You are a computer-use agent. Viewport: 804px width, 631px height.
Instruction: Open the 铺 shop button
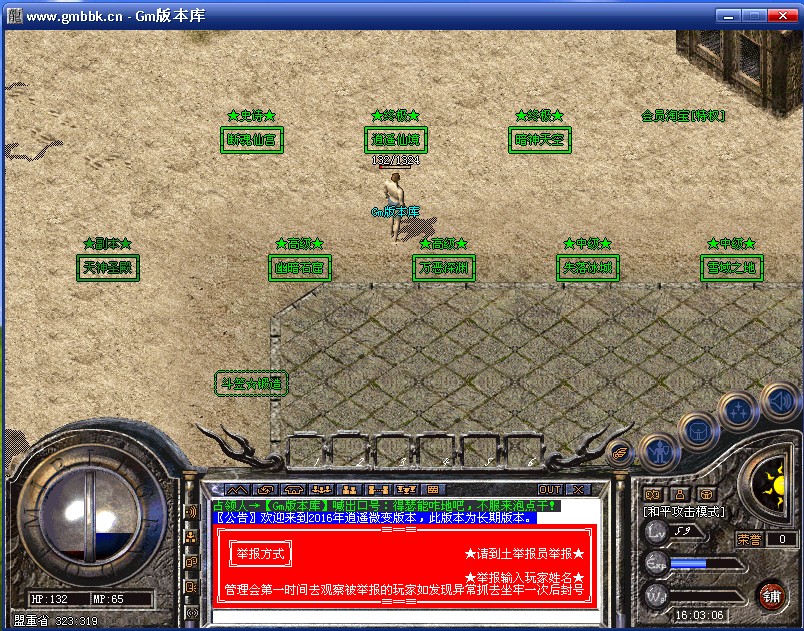pos(771,596)
